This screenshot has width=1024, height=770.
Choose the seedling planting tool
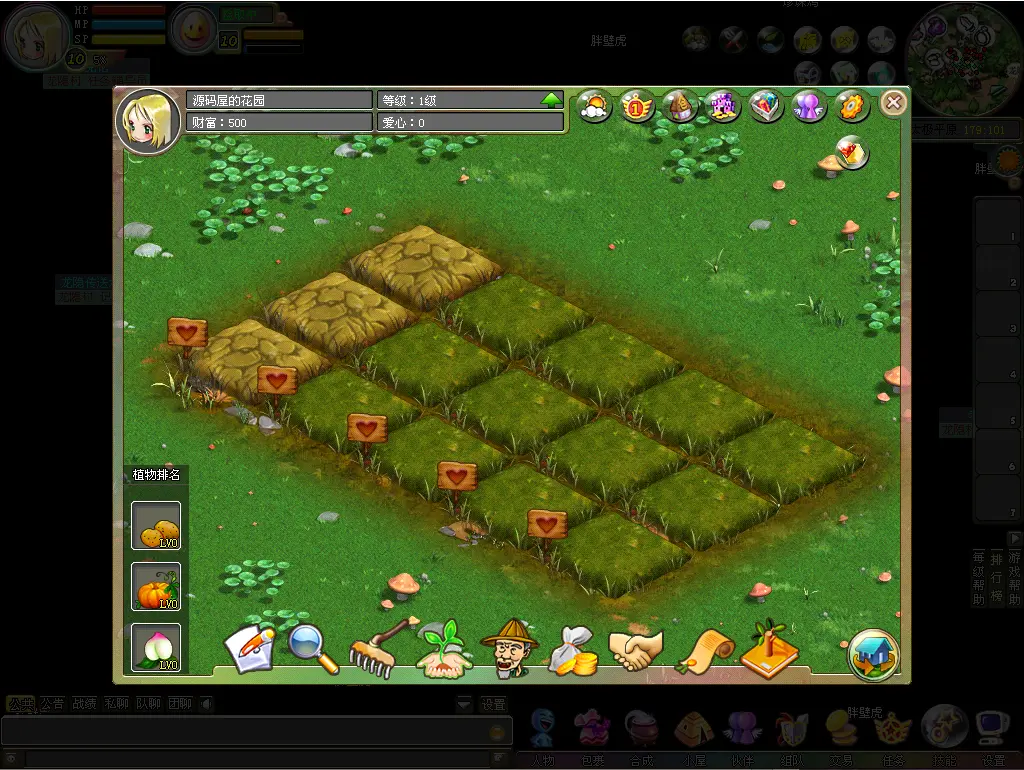(444, 648)
